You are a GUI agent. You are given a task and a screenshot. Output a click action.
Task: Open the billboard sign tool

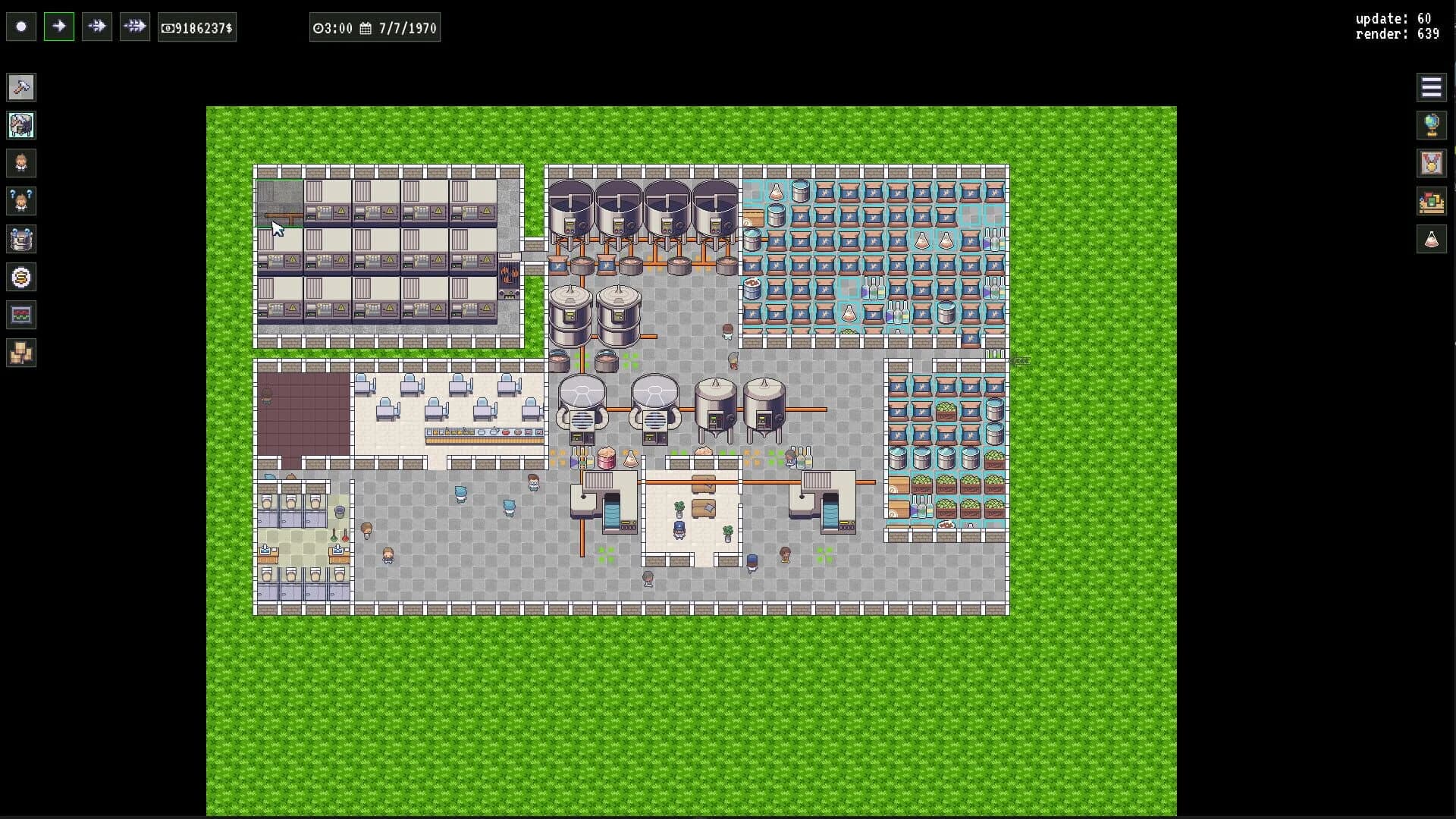point(21,315)
